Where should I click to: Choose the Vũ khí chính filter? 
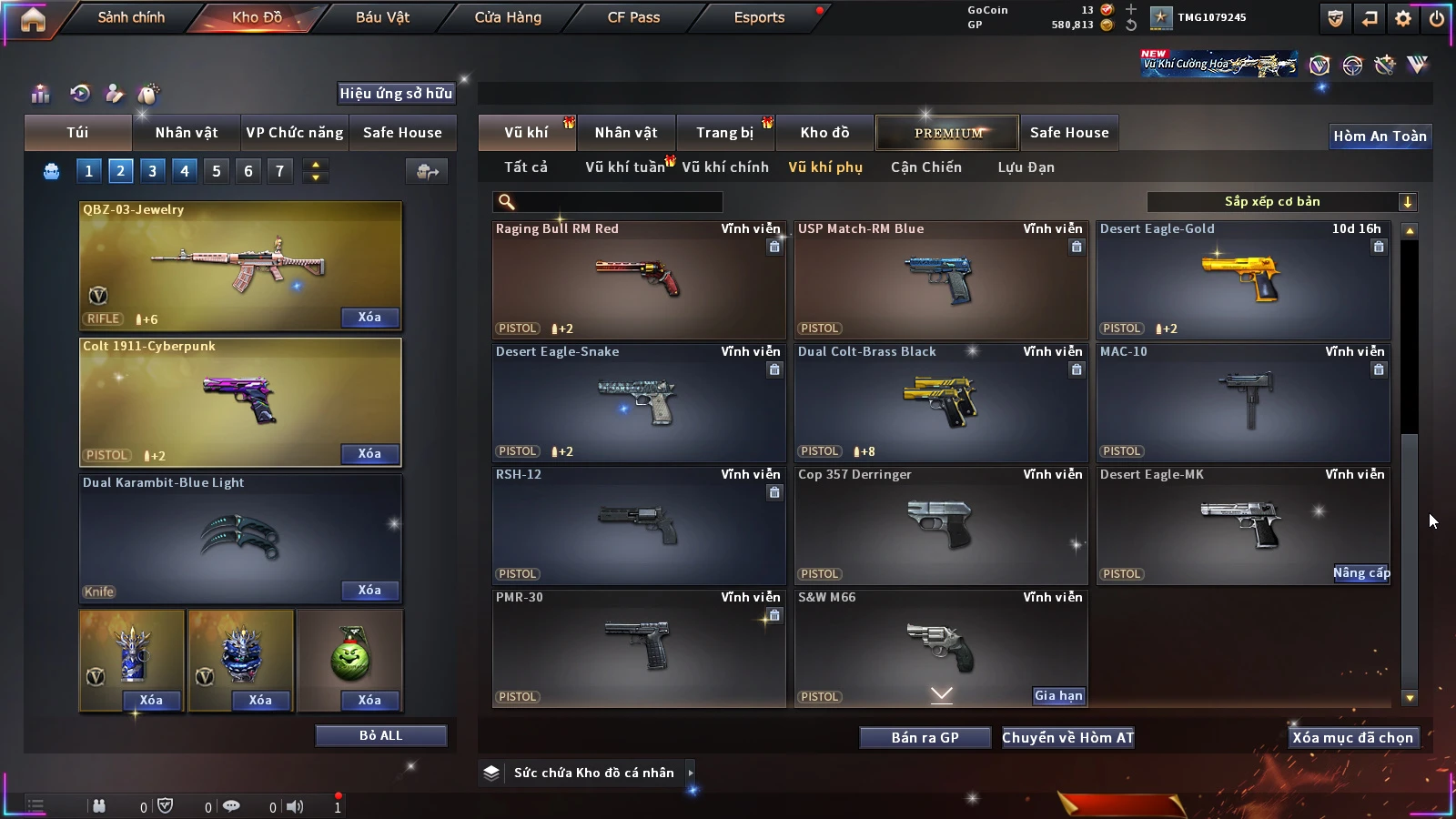click(725, 167)
